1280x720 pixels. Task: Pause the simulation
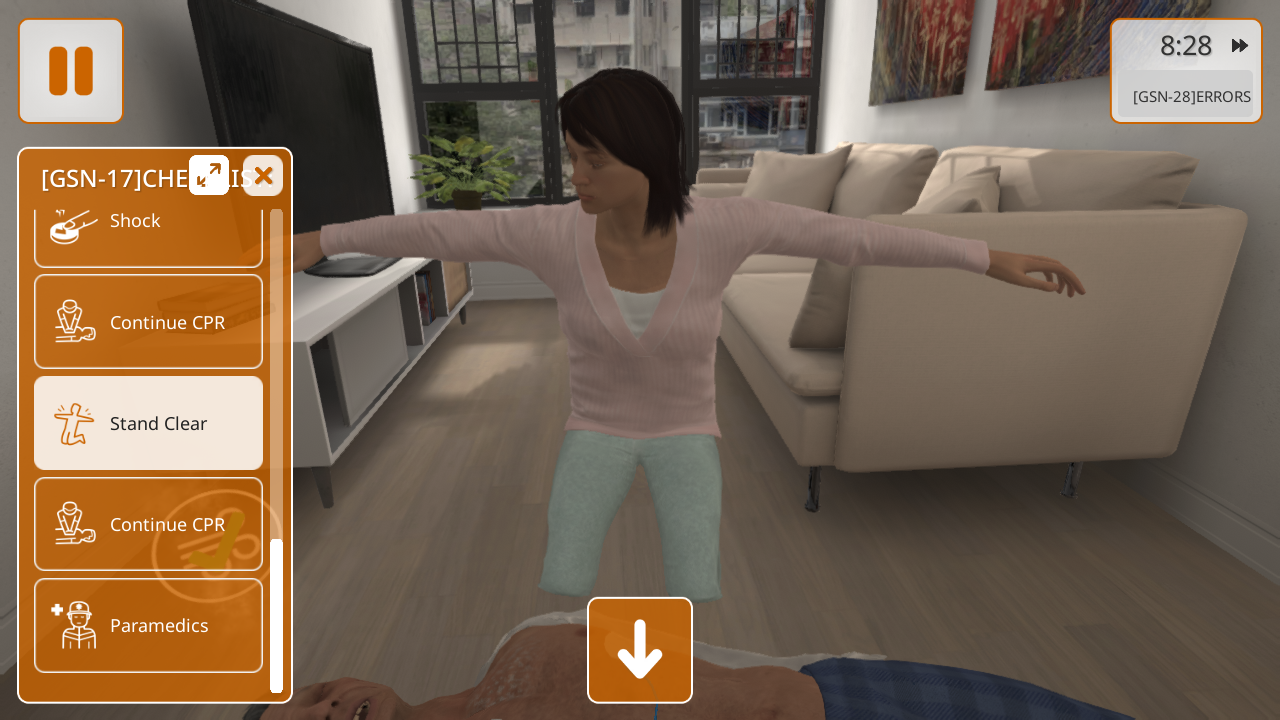click(x=71, y=71)
